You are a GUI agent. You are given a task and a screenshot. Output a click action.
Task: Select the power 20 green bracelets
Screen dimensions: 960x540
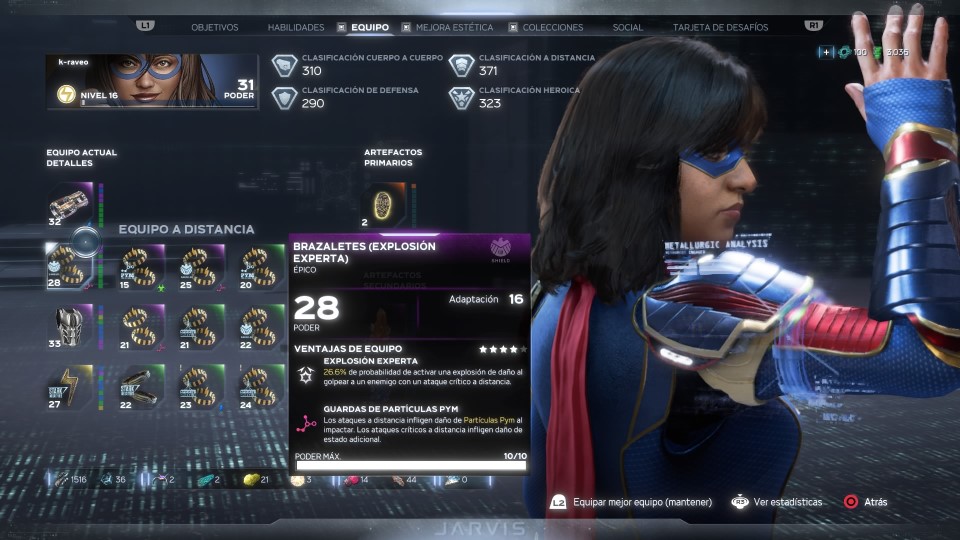point(262,266)
